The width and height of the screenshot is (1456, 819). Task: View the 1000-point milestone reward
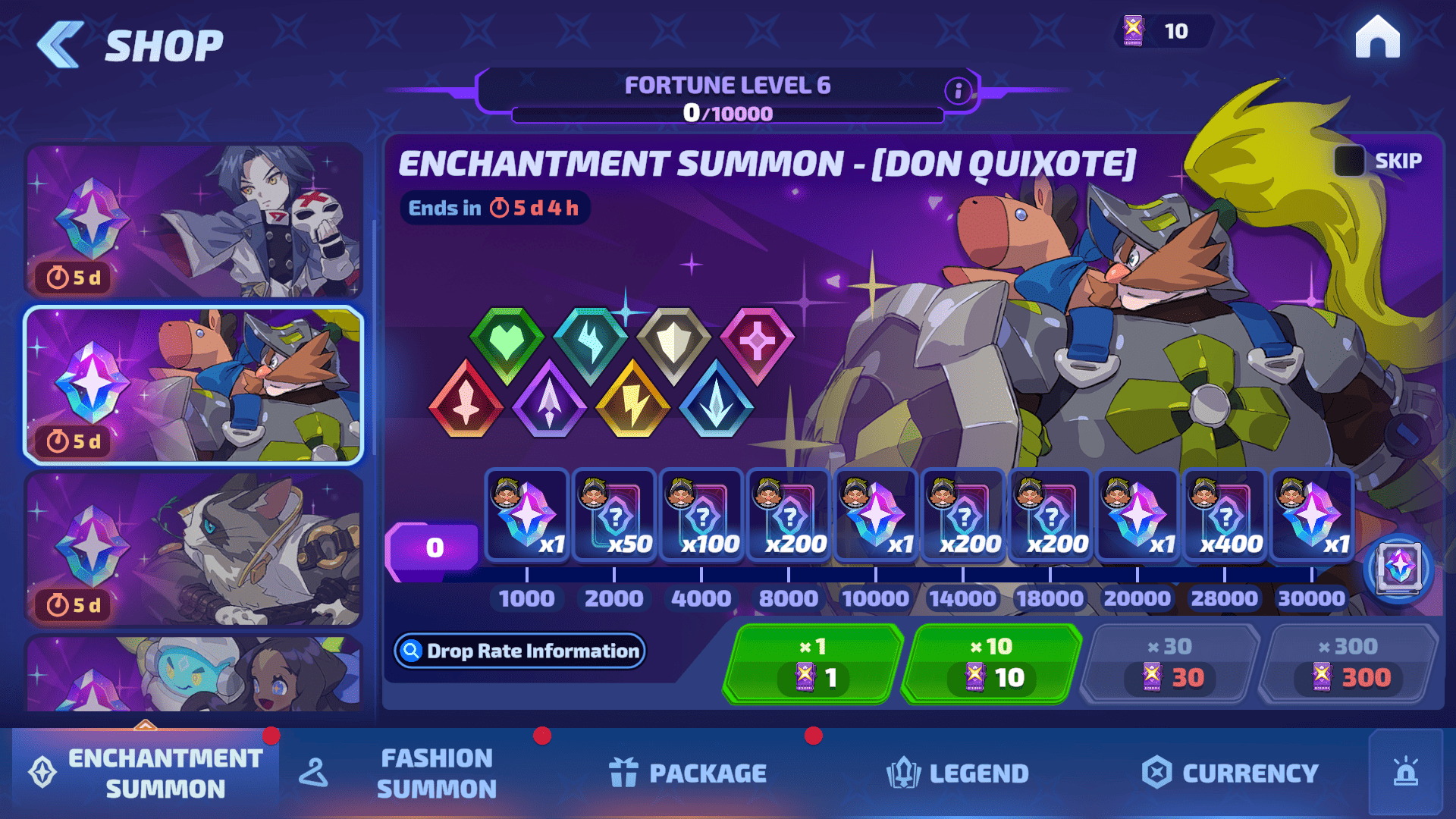(527, 516)
